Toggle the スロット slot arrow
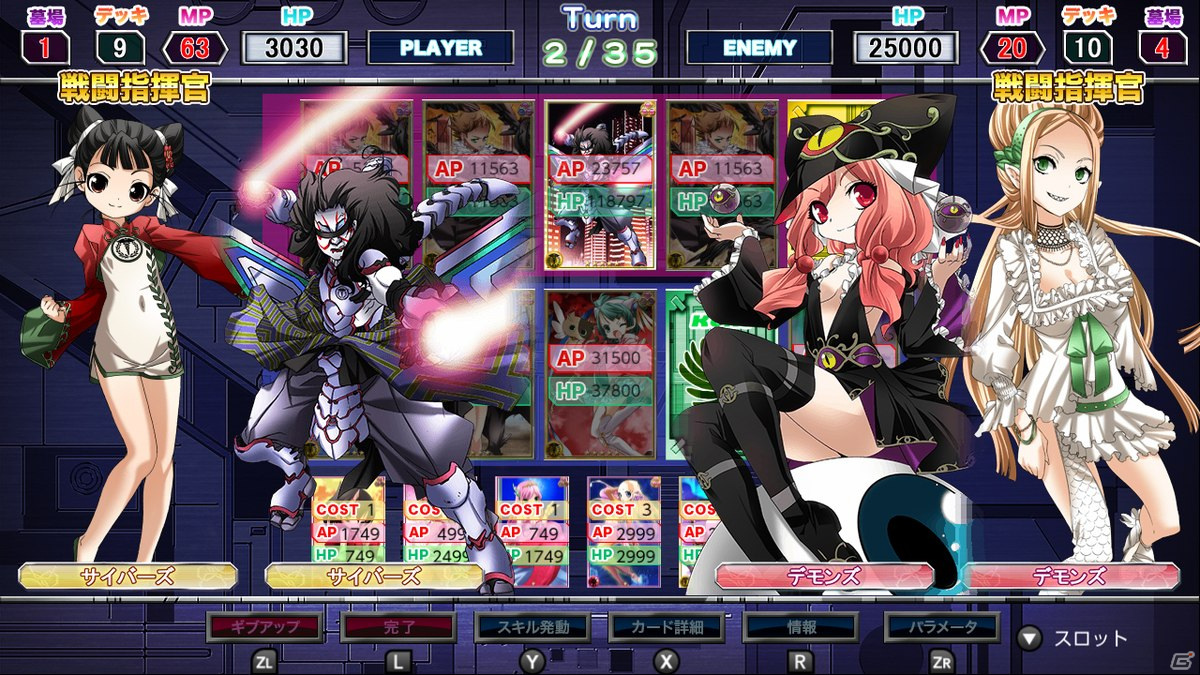1200x675 pixels. coord(1029,638)
